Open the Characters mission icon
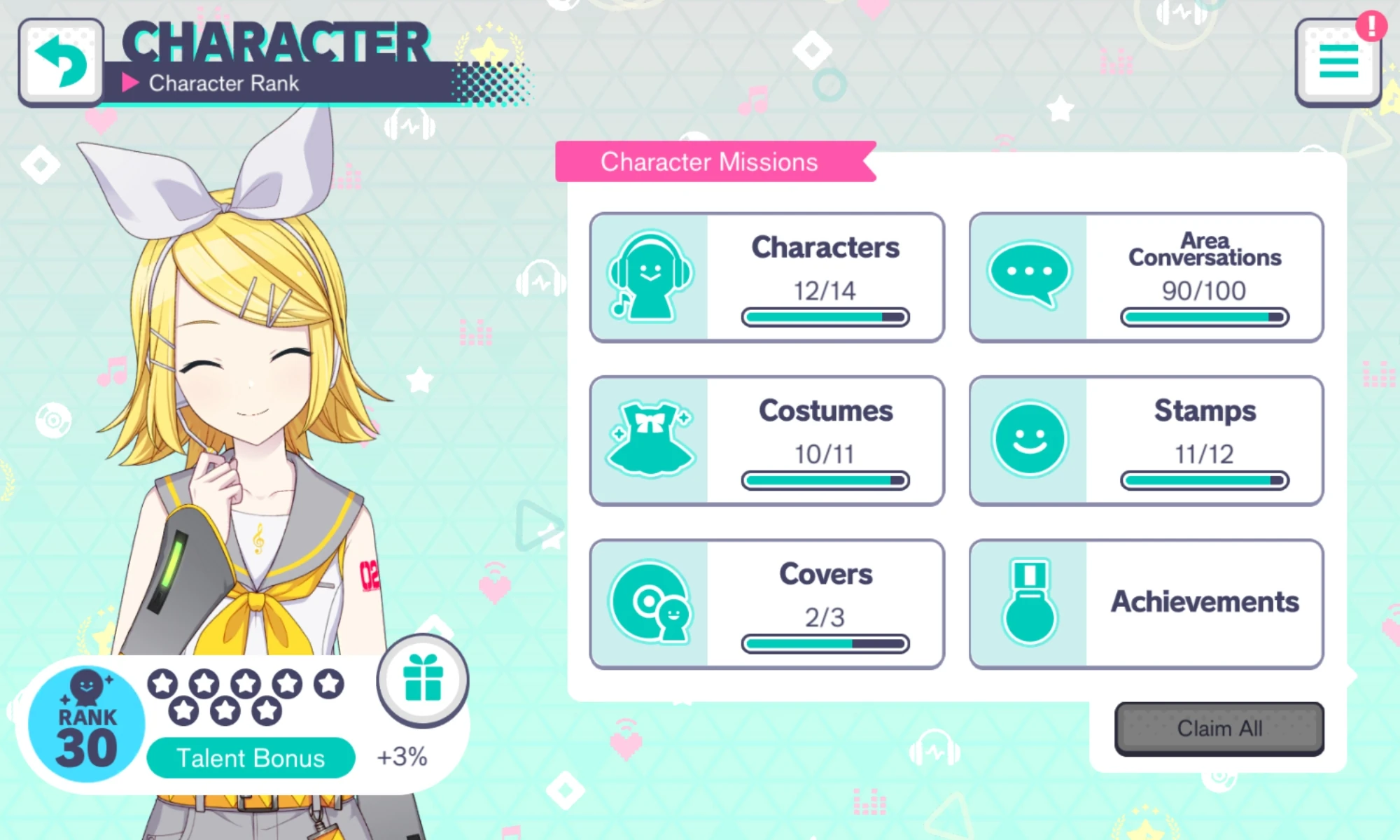Image resolution: width=1400 pixels, height=840 pixels. point(650,274)
